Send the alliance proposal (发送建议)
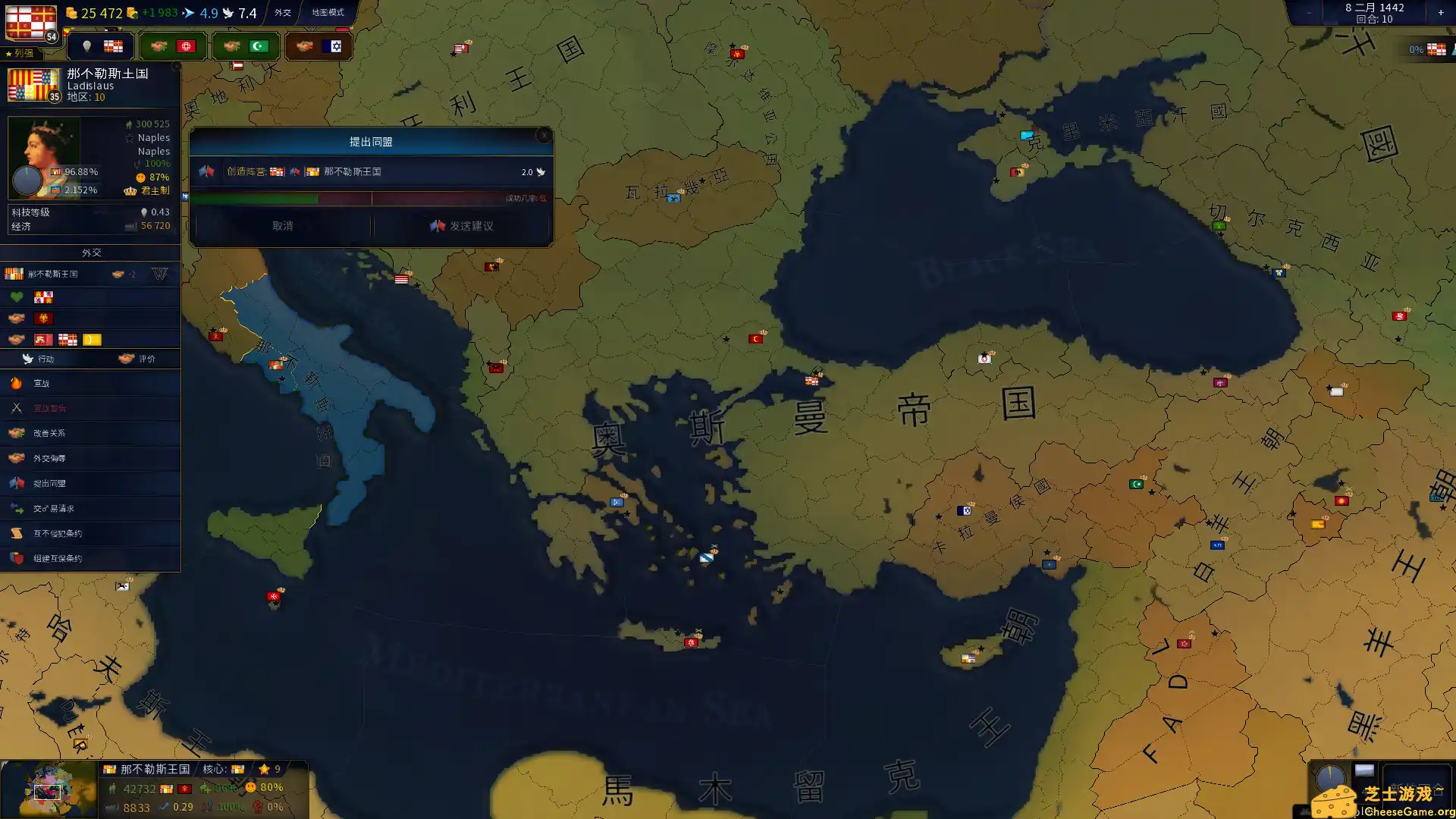 point(461,226)
